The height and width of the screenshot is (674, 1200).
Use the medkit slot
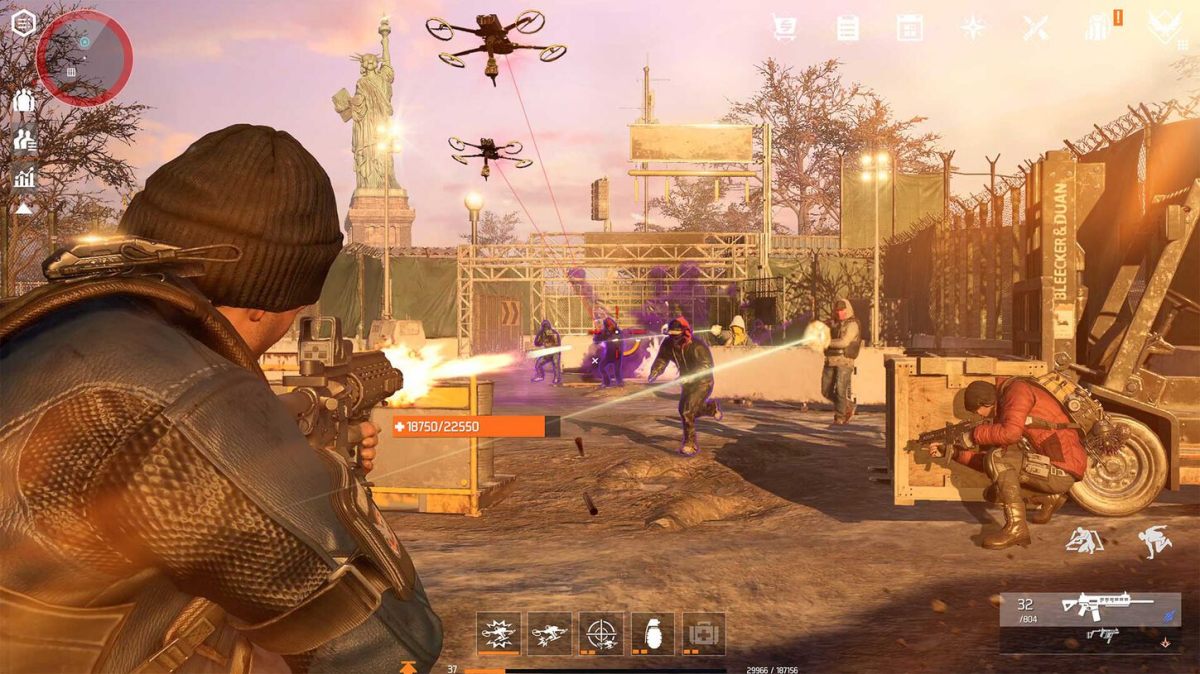(704, 633)
